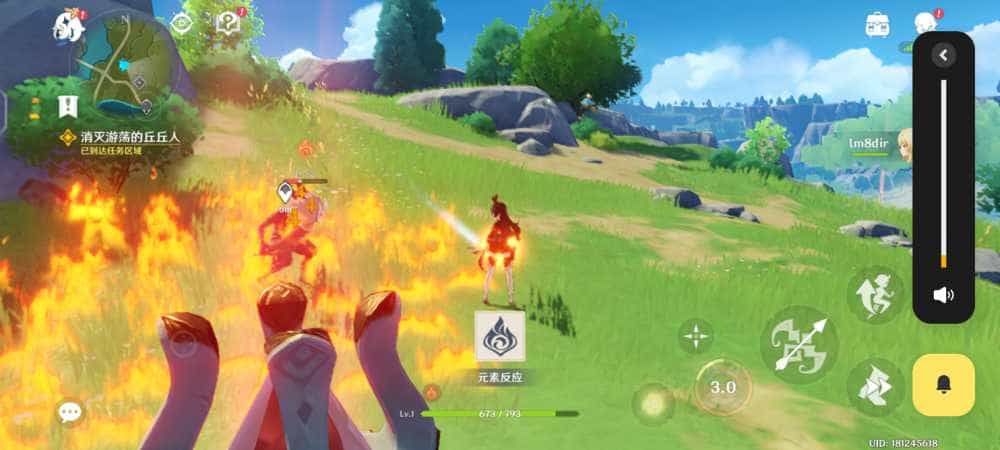The width and height of the screenshot is (1000, 450).
Task: Select the tracked quest 消灭游荡的丘丘人
Action: click(x=128, y=136)
